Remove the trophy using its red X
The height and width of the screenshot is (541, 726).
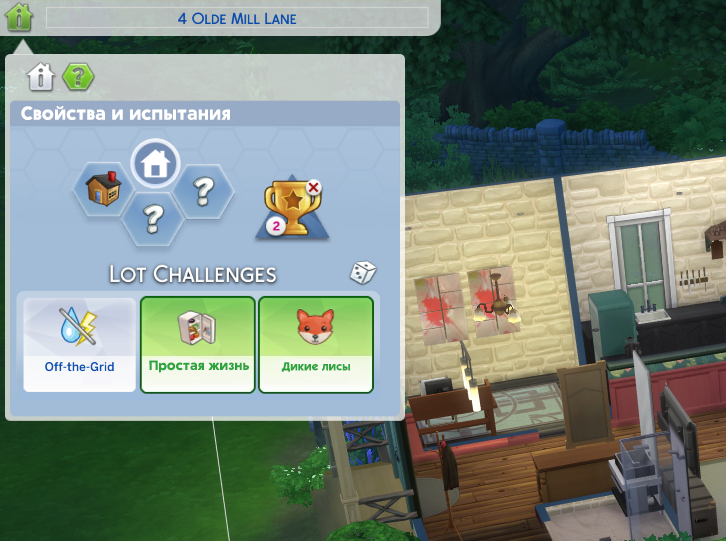(314, 186)
